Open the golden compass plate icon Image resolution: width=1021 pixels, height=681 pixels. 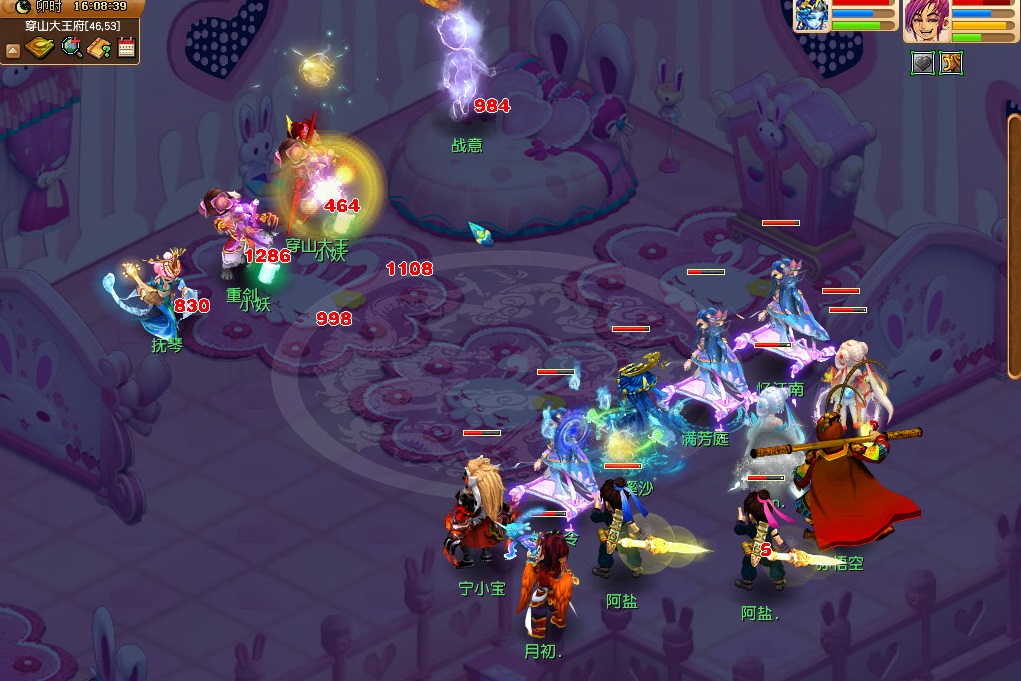pos(40,48)
